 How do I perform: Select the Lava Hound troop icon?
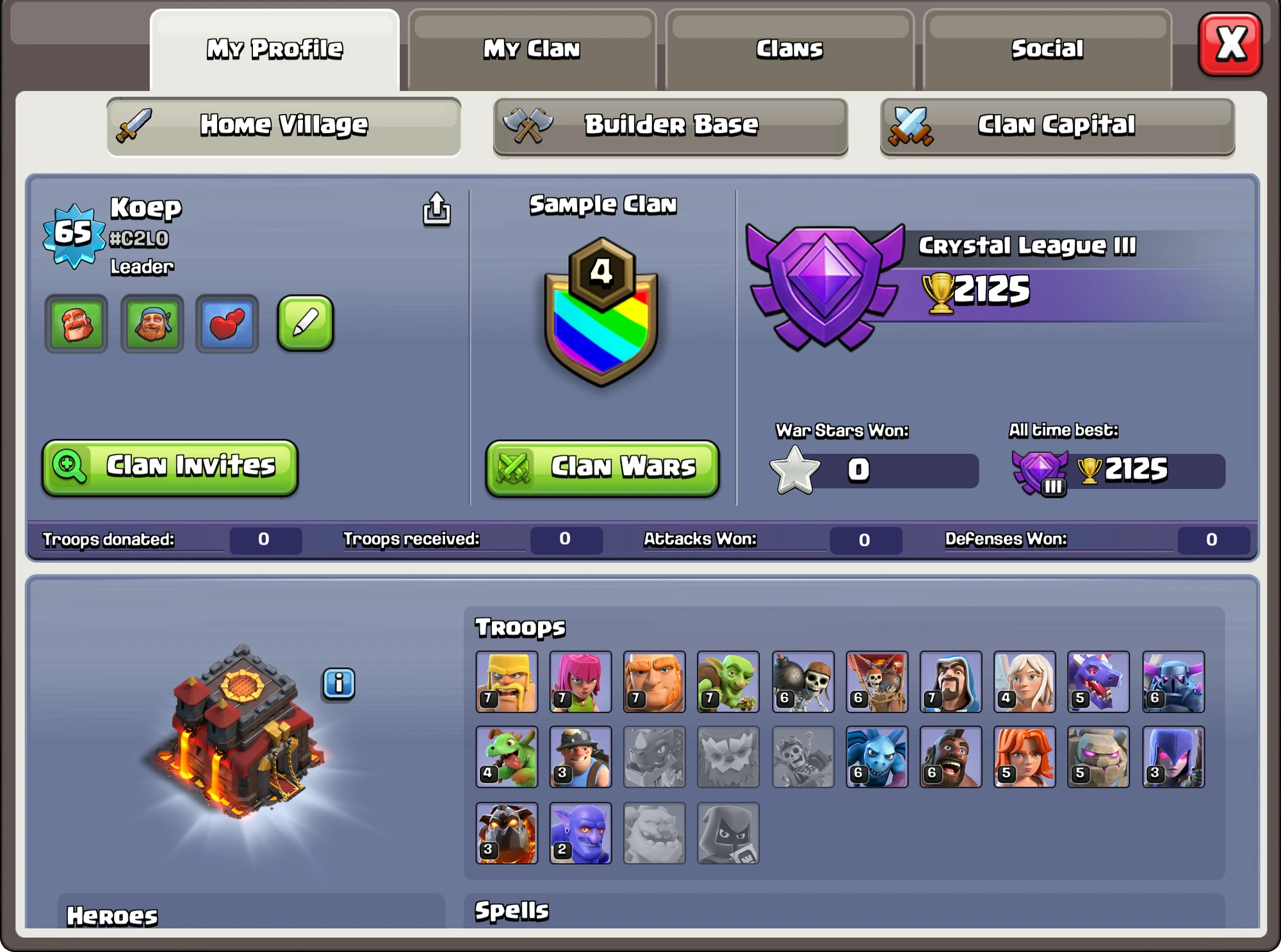coord(507,833)
